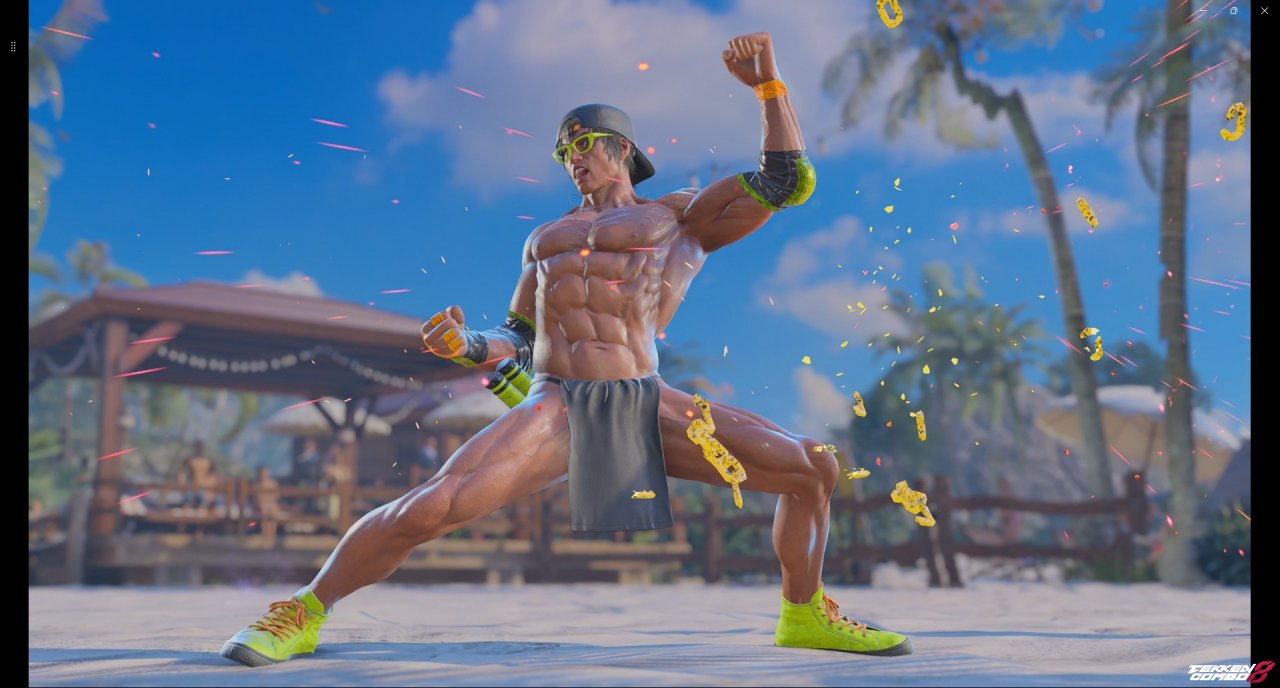Close the image viewer window
The height and width of the screenshot is (688, 1280).
click(x=1264, y=10)
